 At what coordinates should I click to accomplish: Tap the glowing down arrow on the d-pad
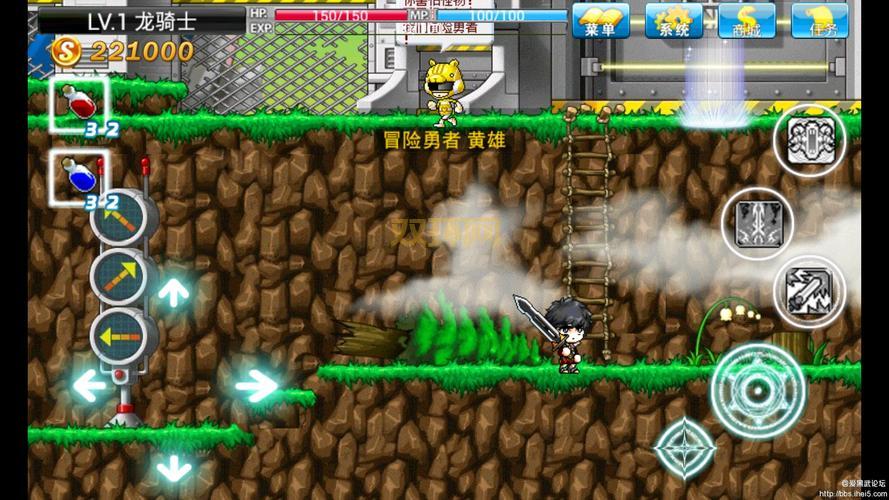174,466
